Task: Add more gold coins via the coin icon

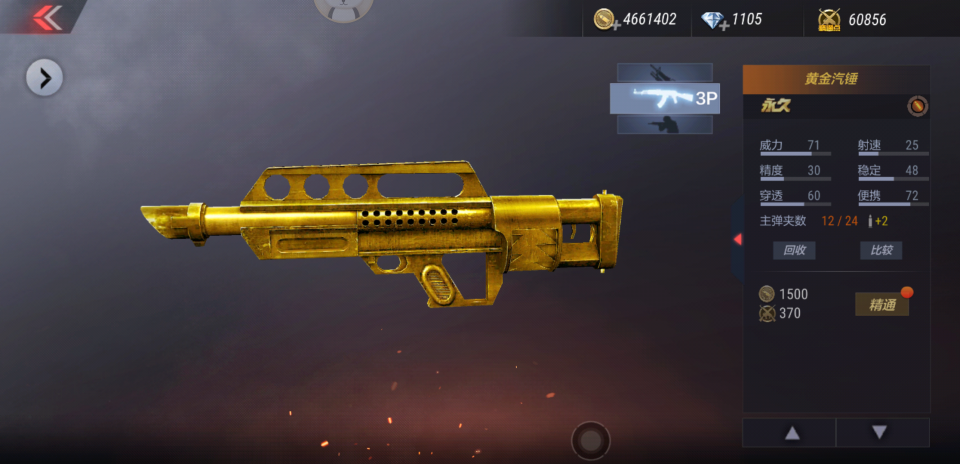Action: pos(605,19)
